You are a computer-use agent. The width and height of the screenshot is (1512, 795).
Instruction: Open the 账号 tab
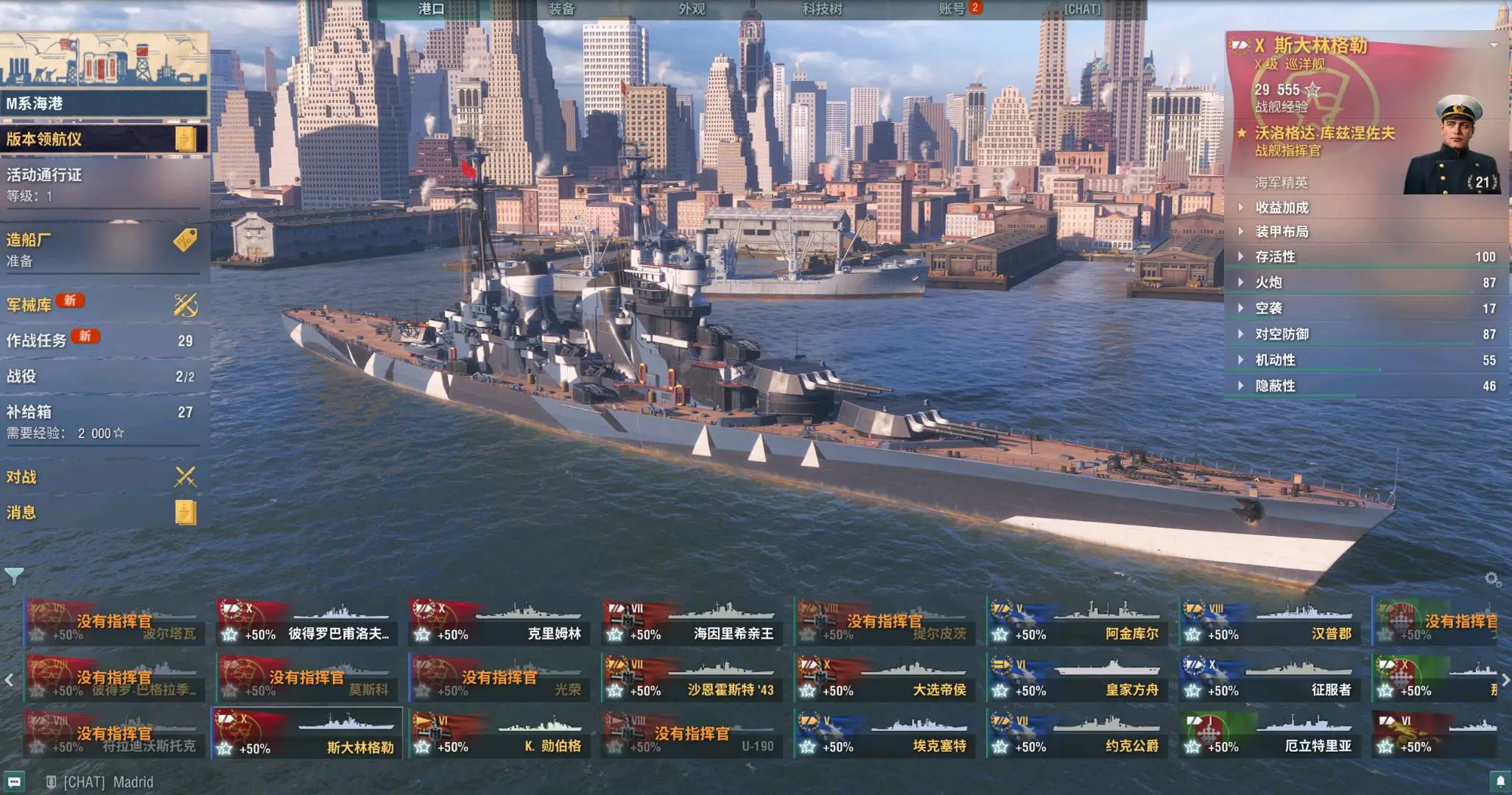[x=952, y=9]
